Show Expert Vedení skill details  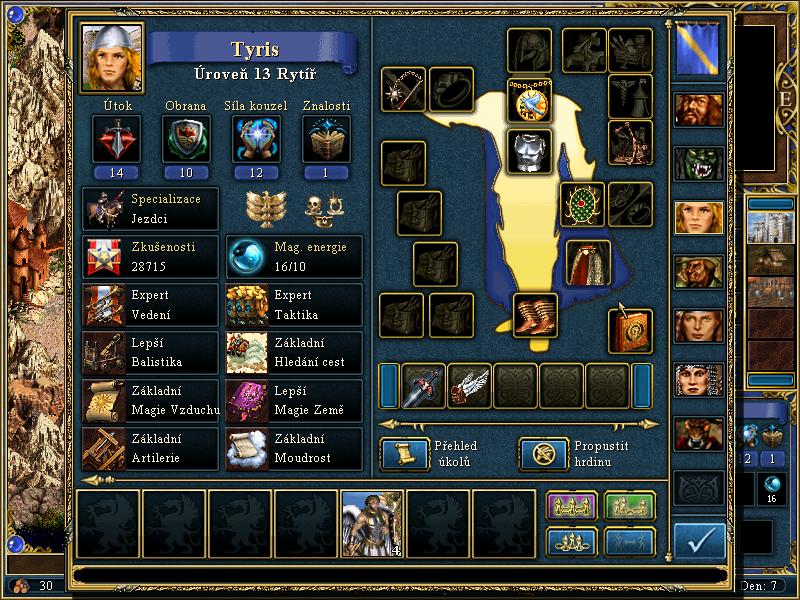(x=151, y=305)
